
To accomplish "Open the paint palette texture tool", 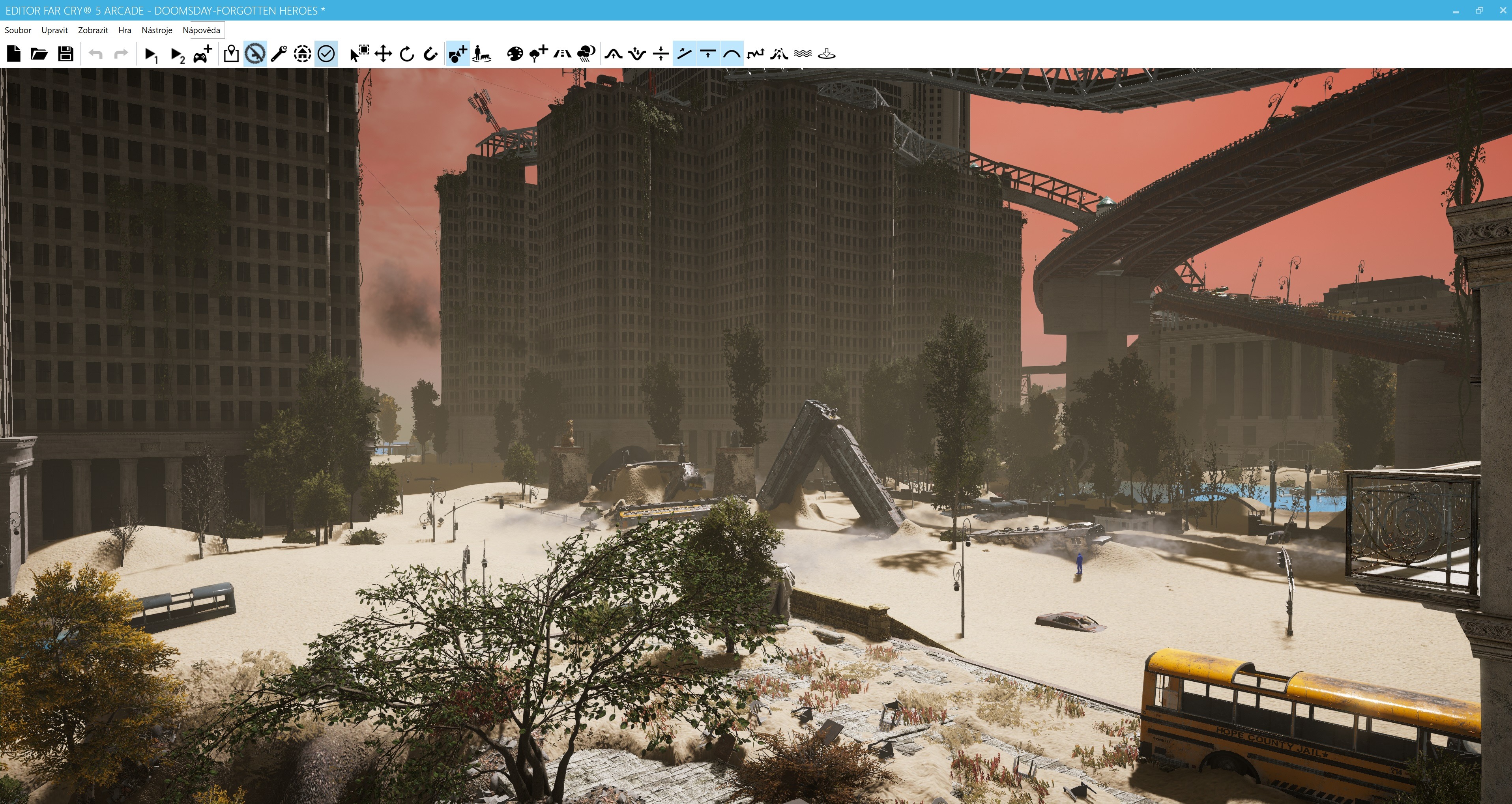I will tap(515, 54).
